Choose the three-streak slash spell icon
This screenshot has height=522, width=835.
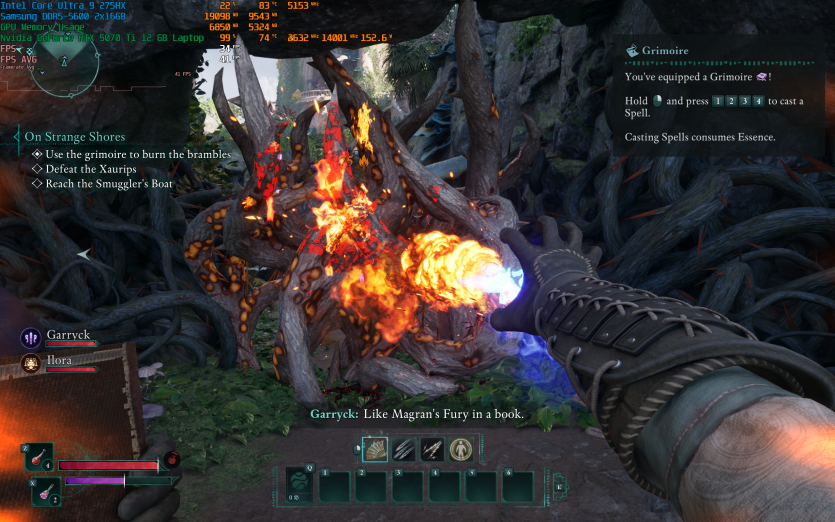pyautogui.click(x=404, y=450)
